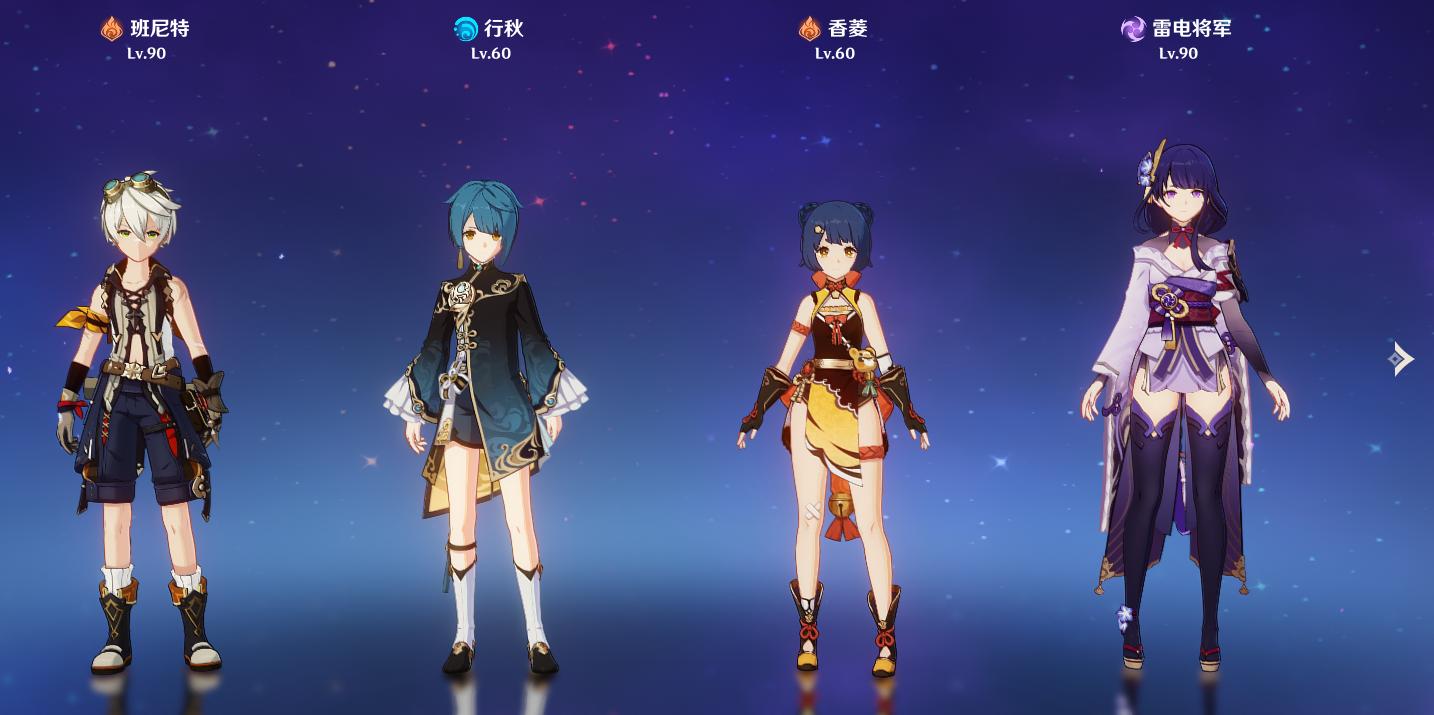Select Raiden Shogun (雷电将军) party slot

tap(1180, 400)
